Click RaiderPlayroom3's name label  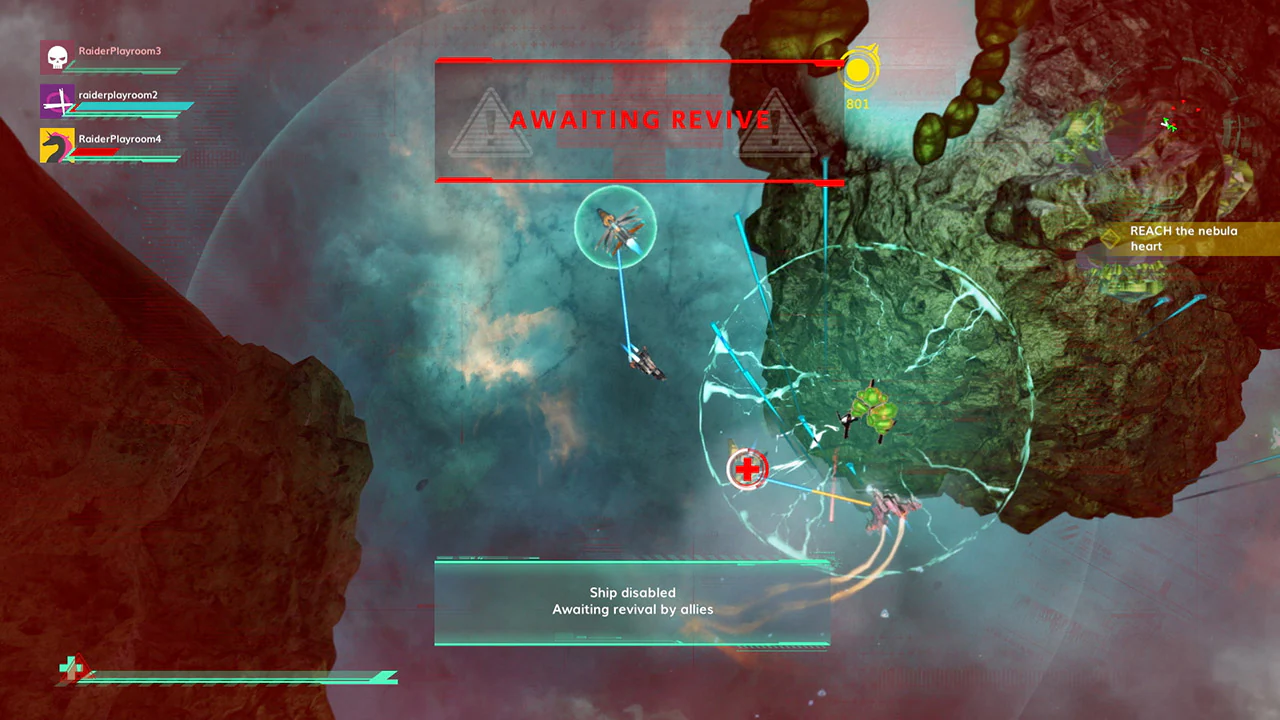click(119, 50)
